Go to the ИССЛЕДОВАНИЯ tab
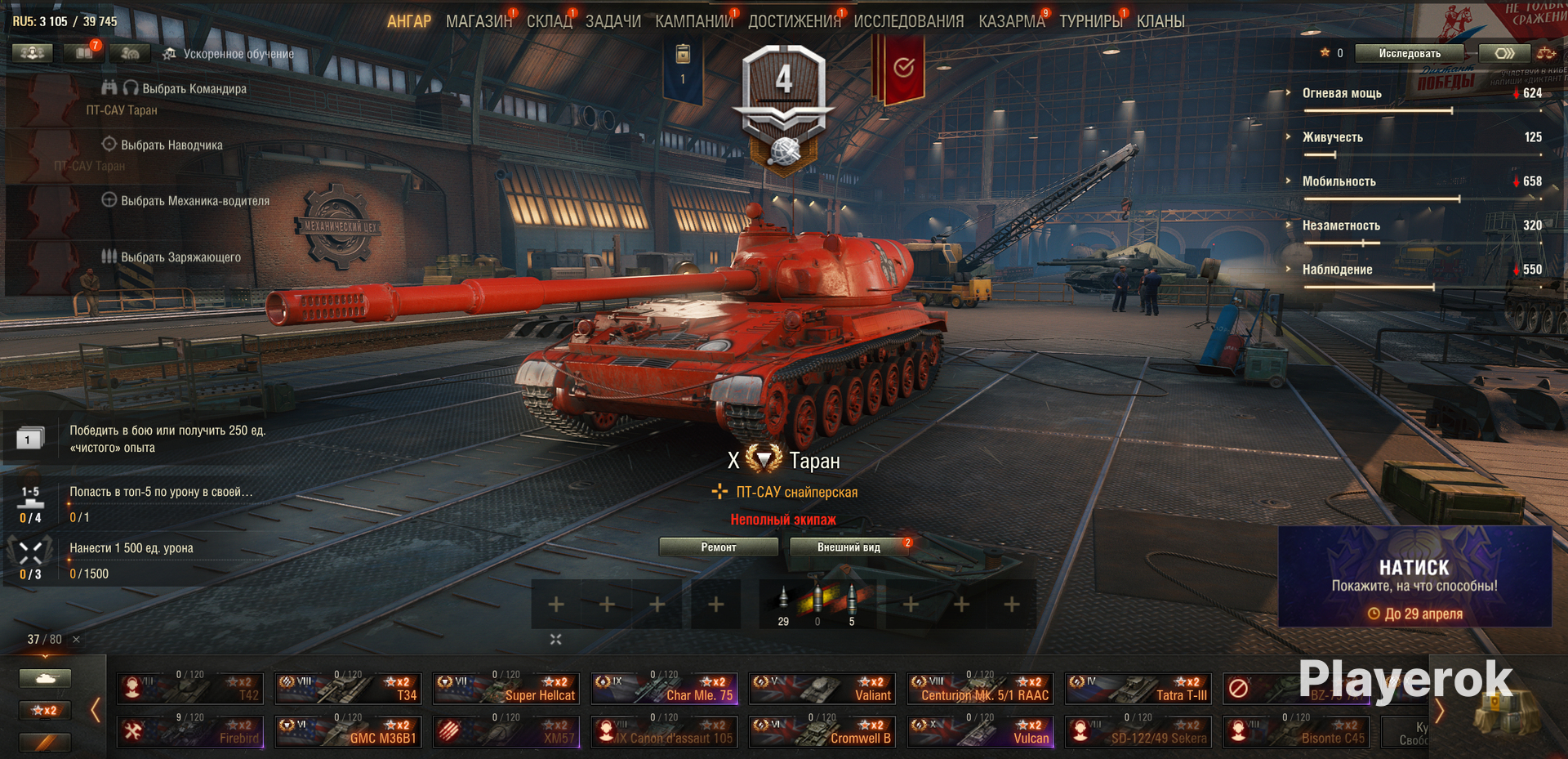The width and height of the screenshot is (1568, 759). pos(908,21)
